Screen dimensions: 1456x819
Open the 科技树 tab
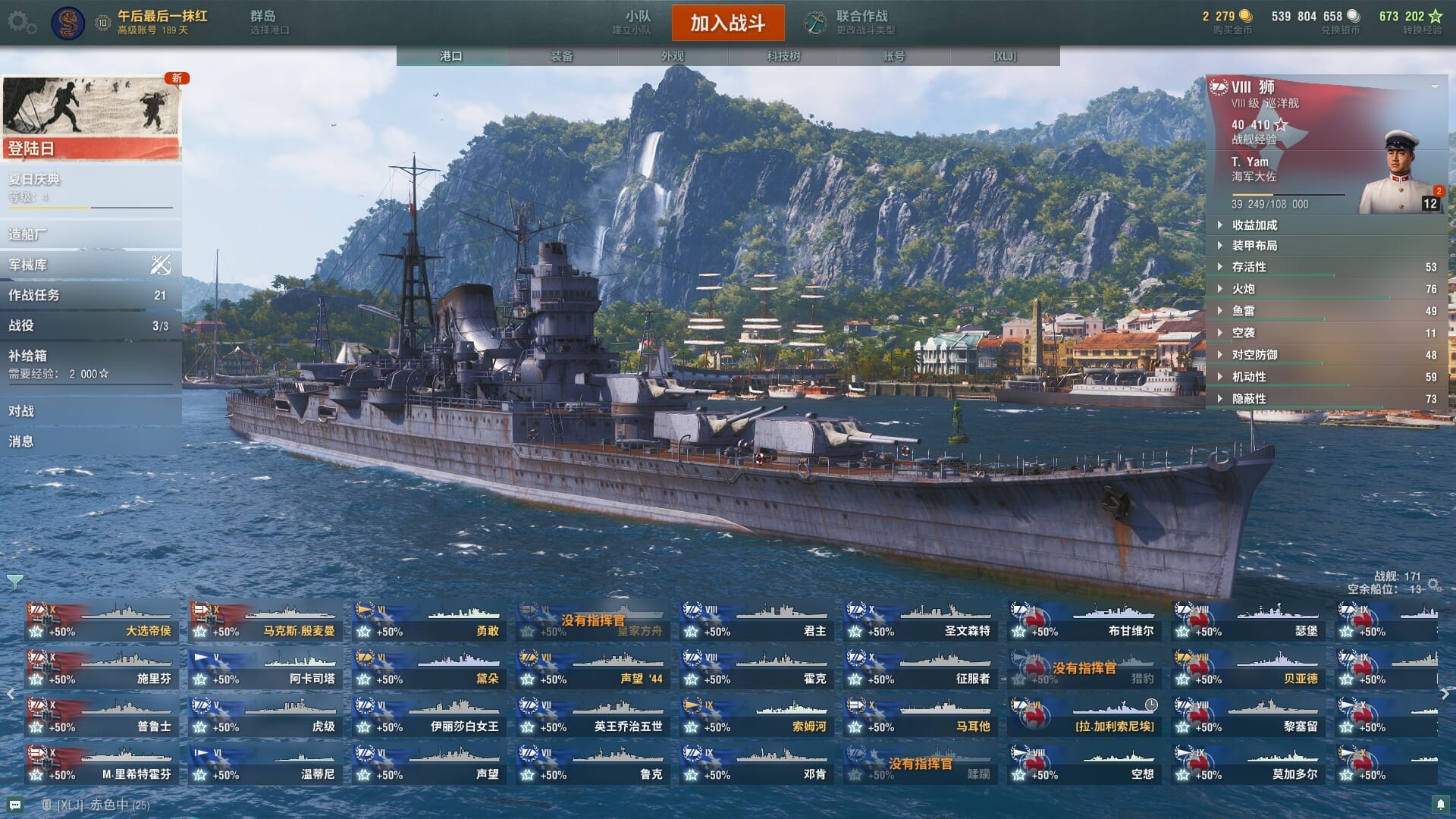783,56
